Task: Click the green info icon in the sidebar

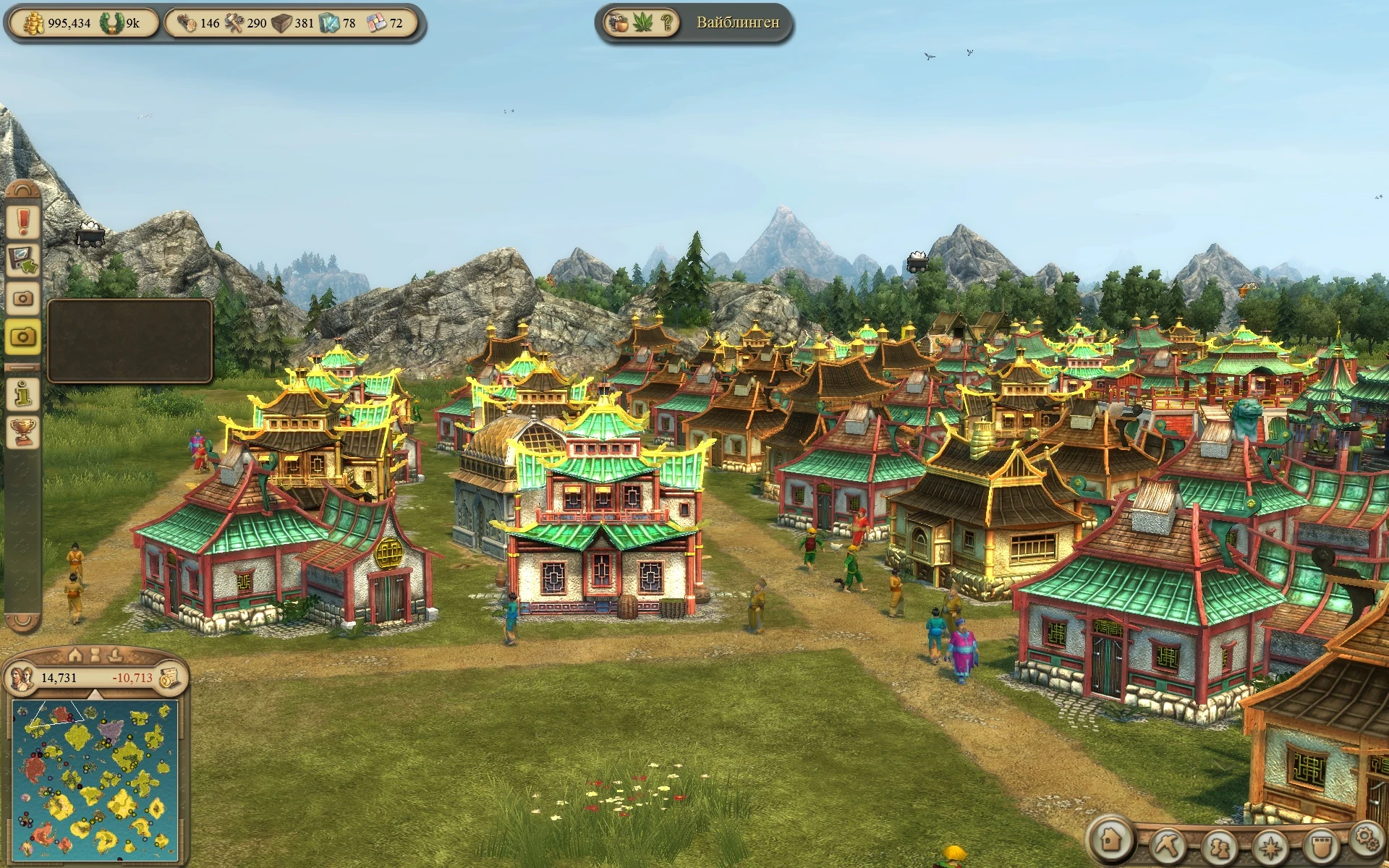Action: 22,395
